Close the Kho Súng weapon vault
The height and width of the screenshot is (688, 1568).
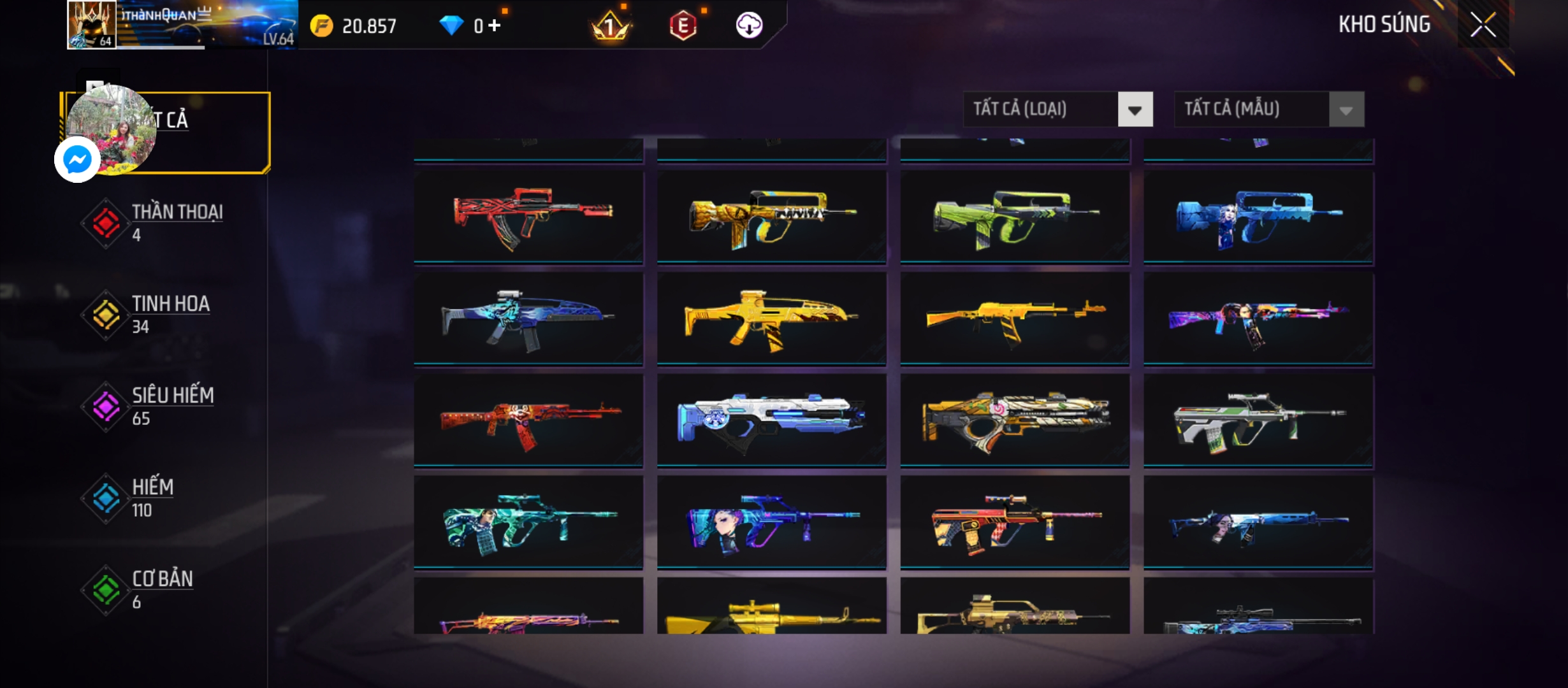1483,25
